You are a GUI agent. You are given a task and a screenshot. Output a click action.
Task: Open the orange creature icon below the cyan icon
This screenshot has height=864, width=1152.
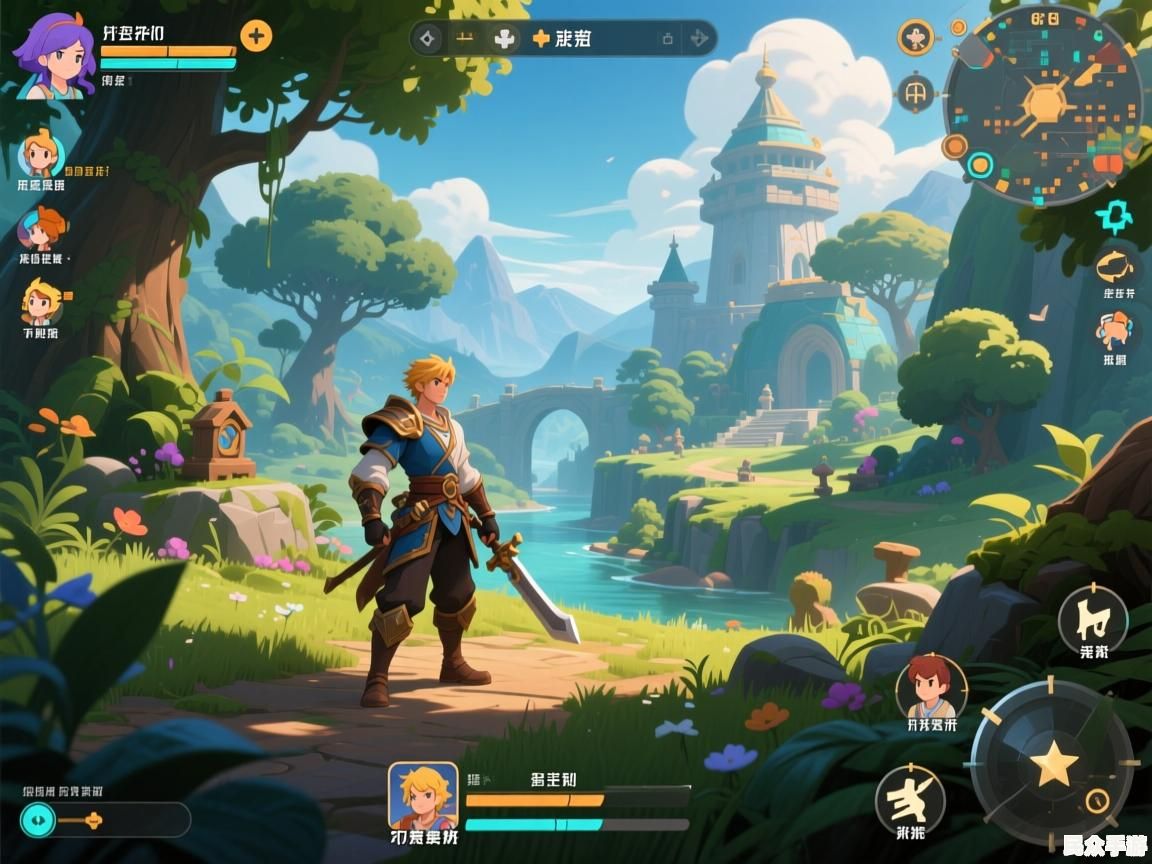click(x=1116, y=267)
